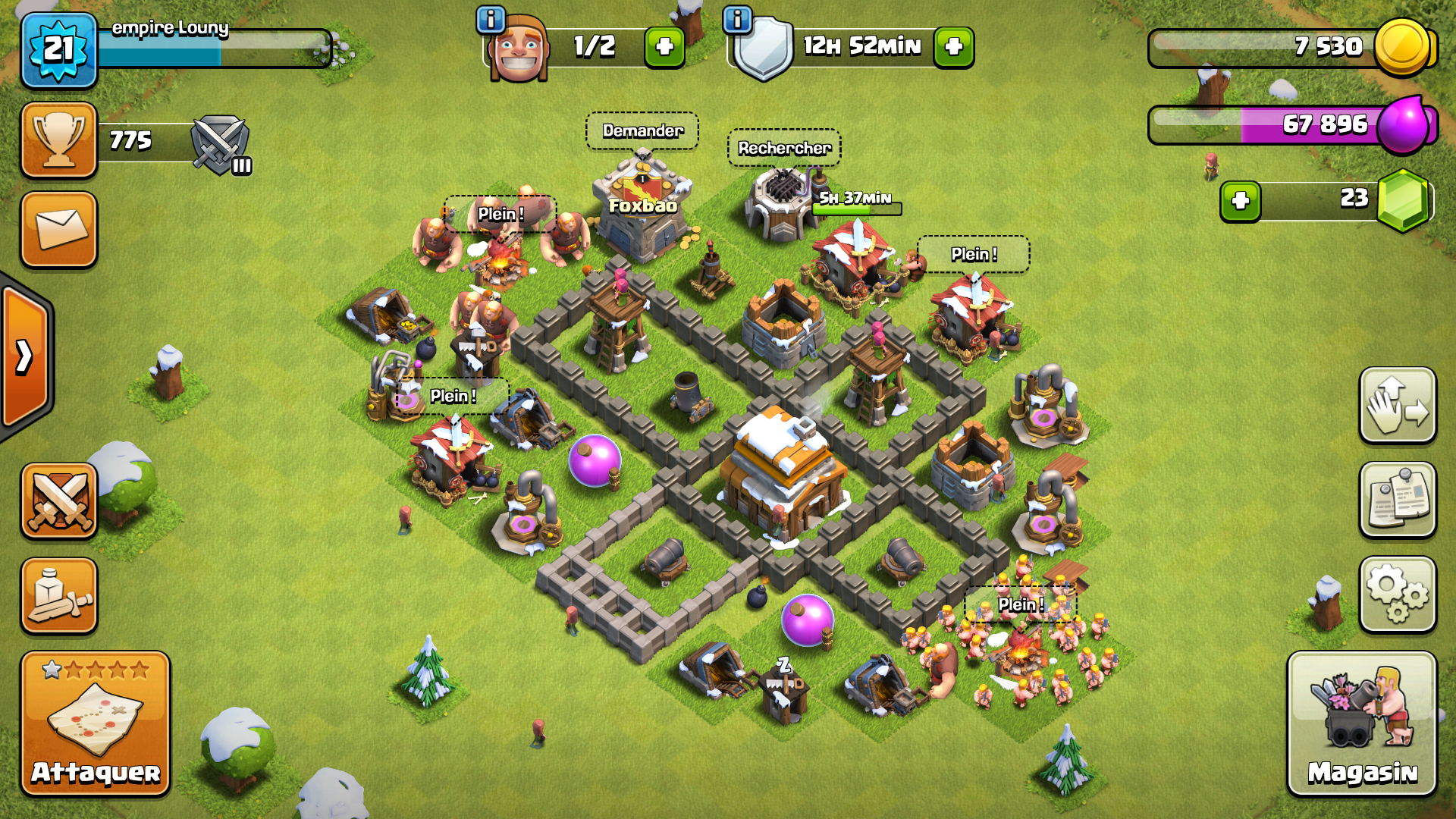Expand the orange side panel arrow
The height and width of the screenshot is (819, 1456).
[x=25, y=356]
